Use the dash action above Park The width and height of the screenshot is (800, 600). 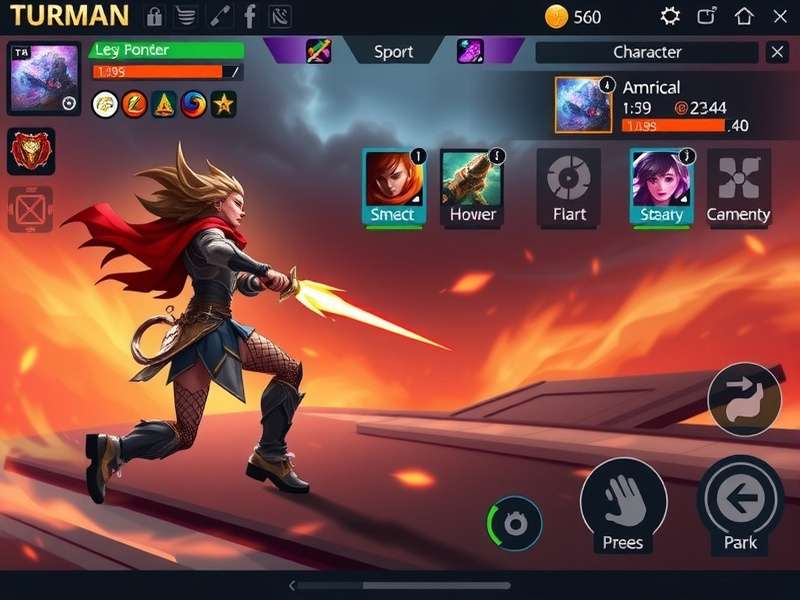click(744, 399)
